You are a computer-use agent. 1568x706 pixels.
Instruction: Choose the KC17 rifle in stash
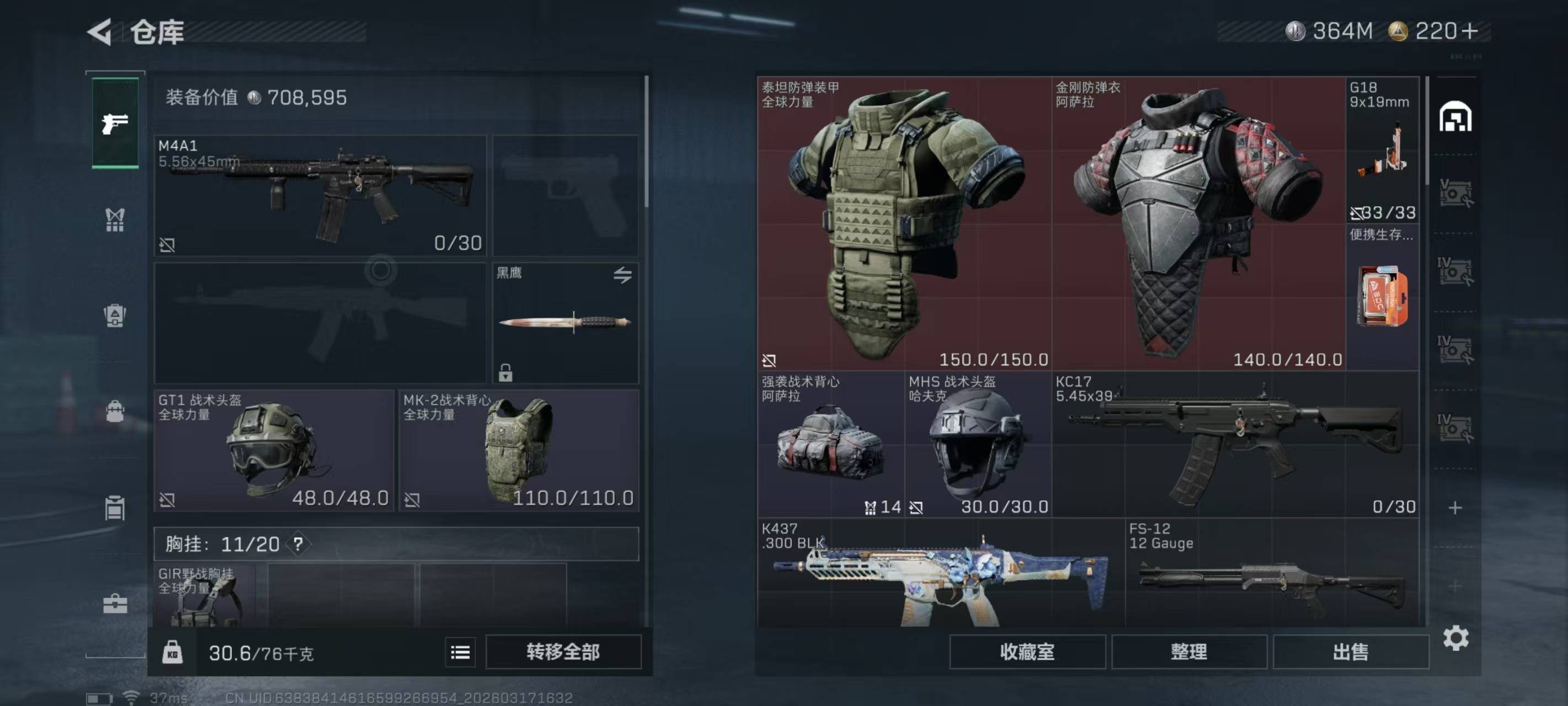(x=1236, y=444)
